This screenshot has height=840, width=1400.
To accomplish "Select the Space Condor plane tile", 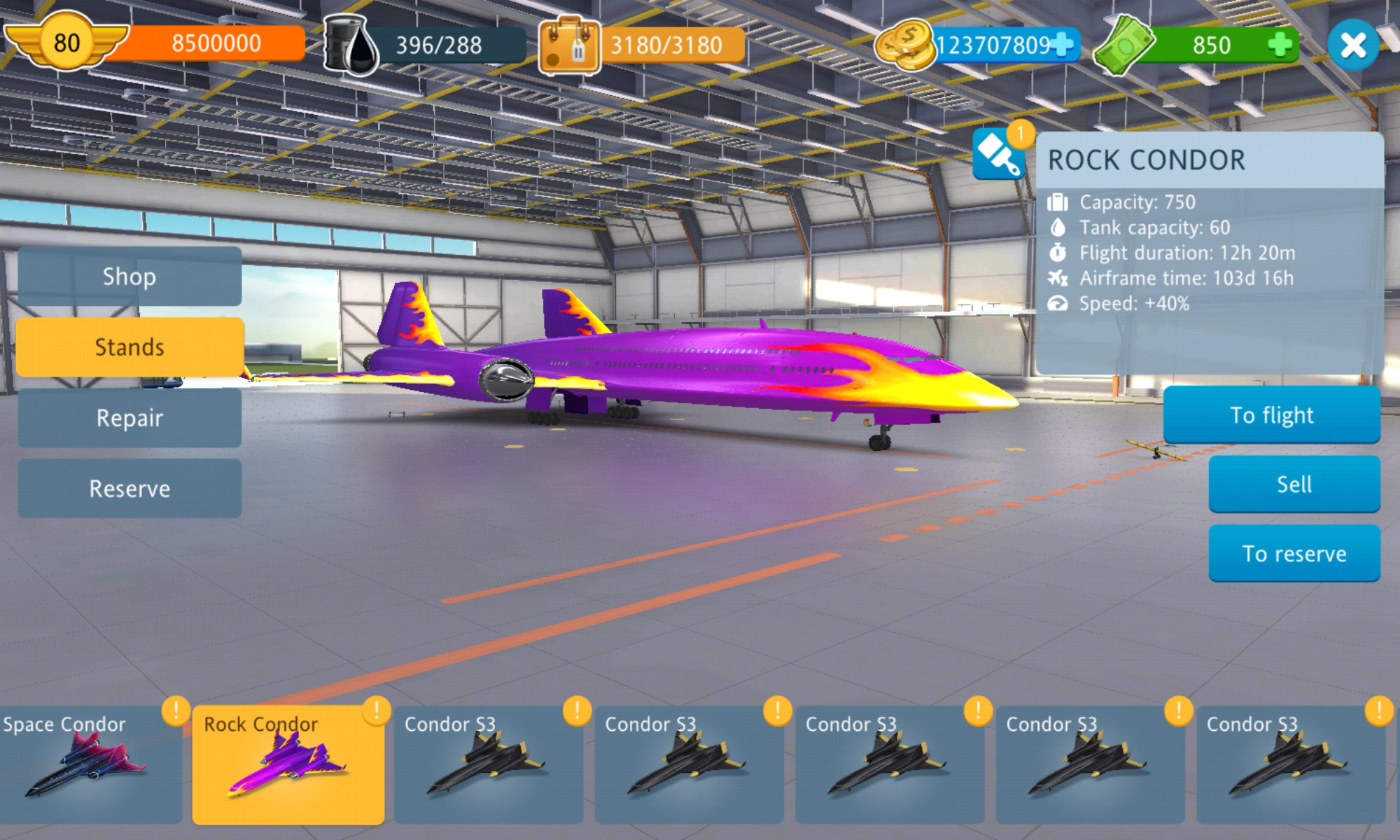I will point(91,764).
